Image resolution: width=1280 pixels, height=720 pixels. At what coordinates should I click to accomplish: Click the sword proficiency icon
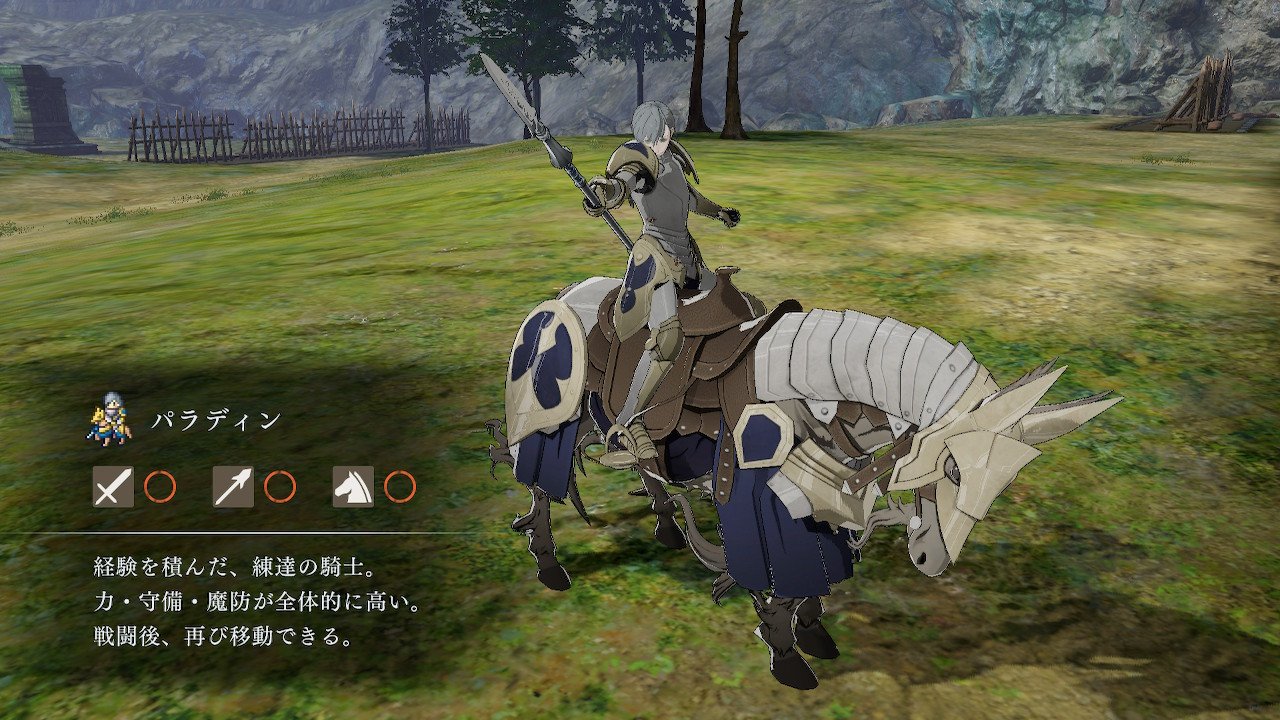pyautogui.click(x=113, y=487)
